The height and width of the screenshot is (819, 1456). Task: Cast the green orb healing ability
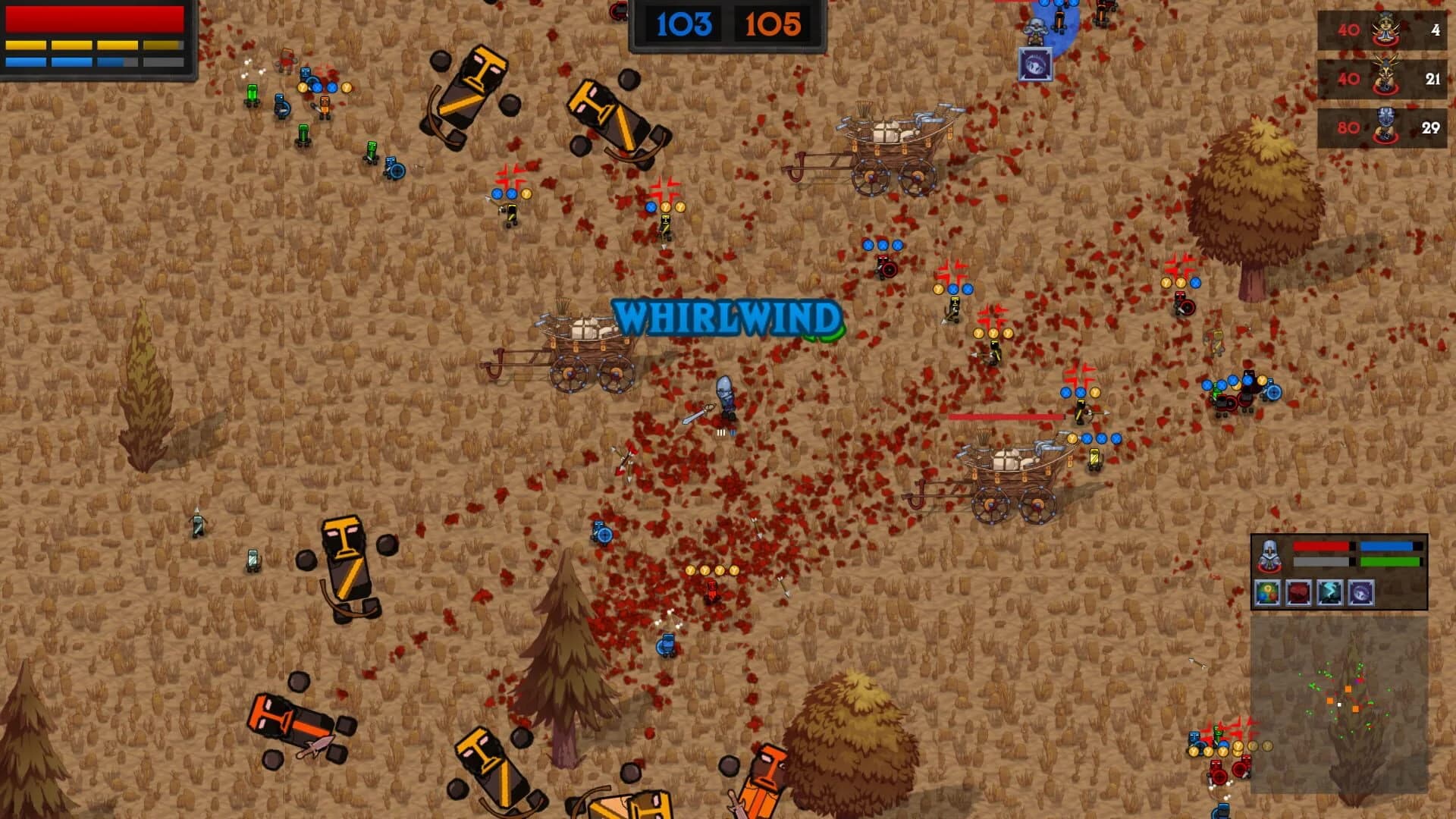click(1268, 593)
